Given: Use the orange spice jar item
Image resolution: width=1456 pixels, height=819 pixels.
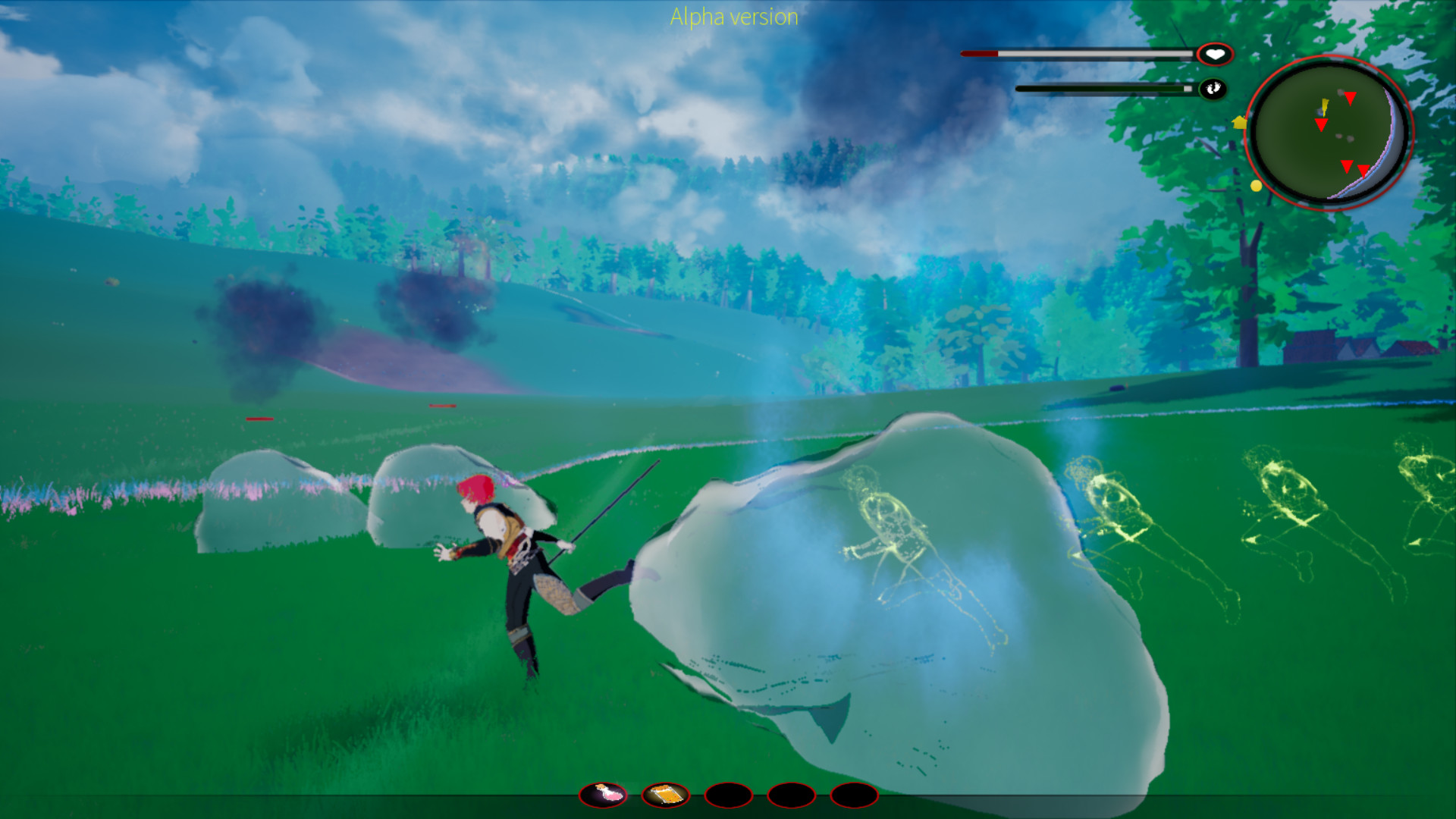Looking at the screenshot, I should (666, 795).
